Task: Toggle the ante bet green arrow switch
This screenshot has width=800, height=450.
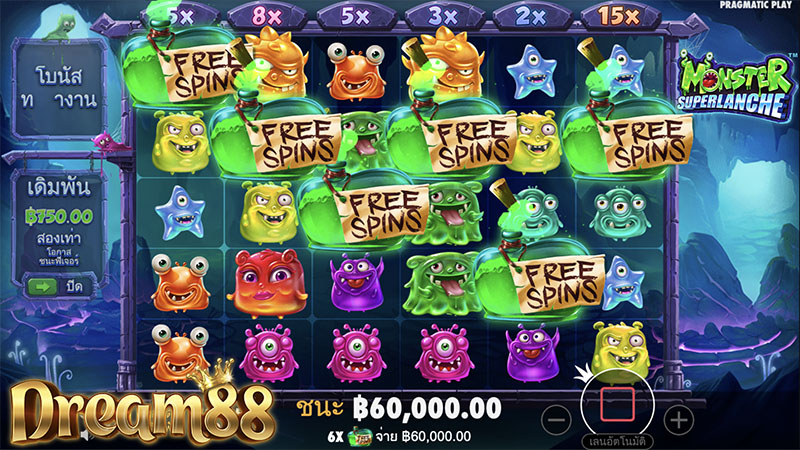Action: click(x=41, y=287)
